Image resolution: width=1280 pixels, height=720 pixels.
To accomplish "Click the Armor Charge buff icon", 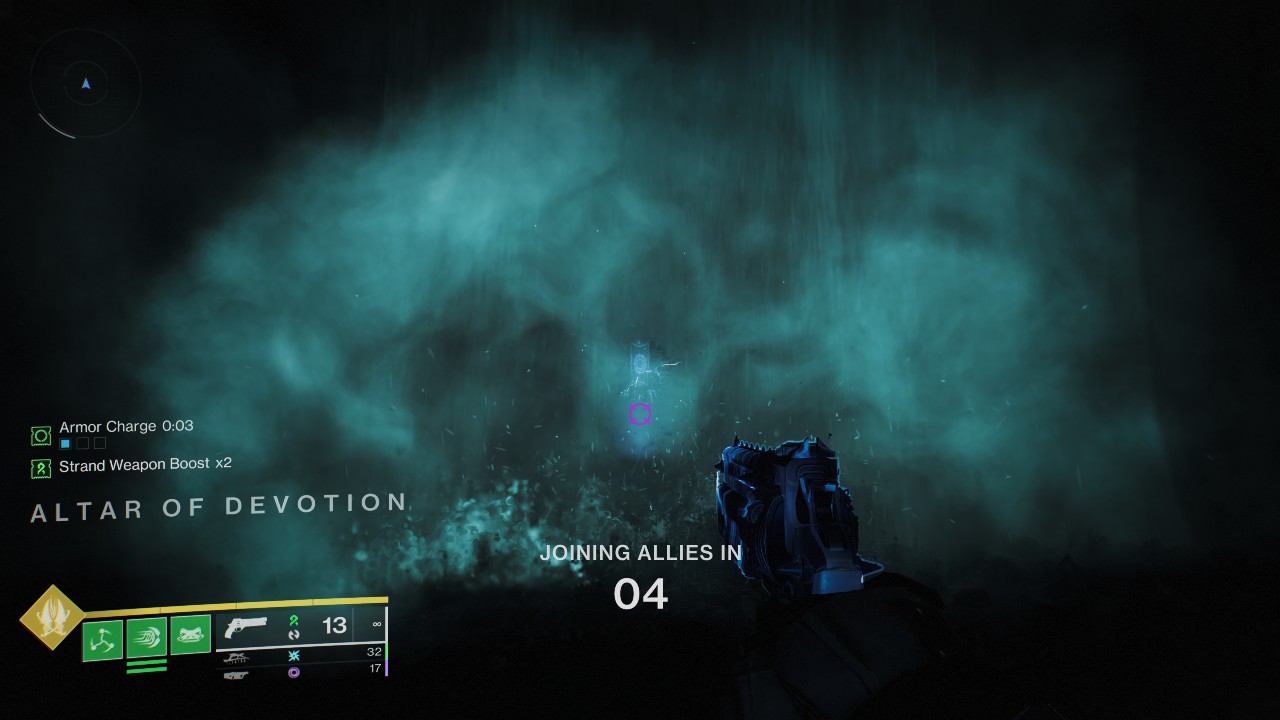I will click(41, 435).
